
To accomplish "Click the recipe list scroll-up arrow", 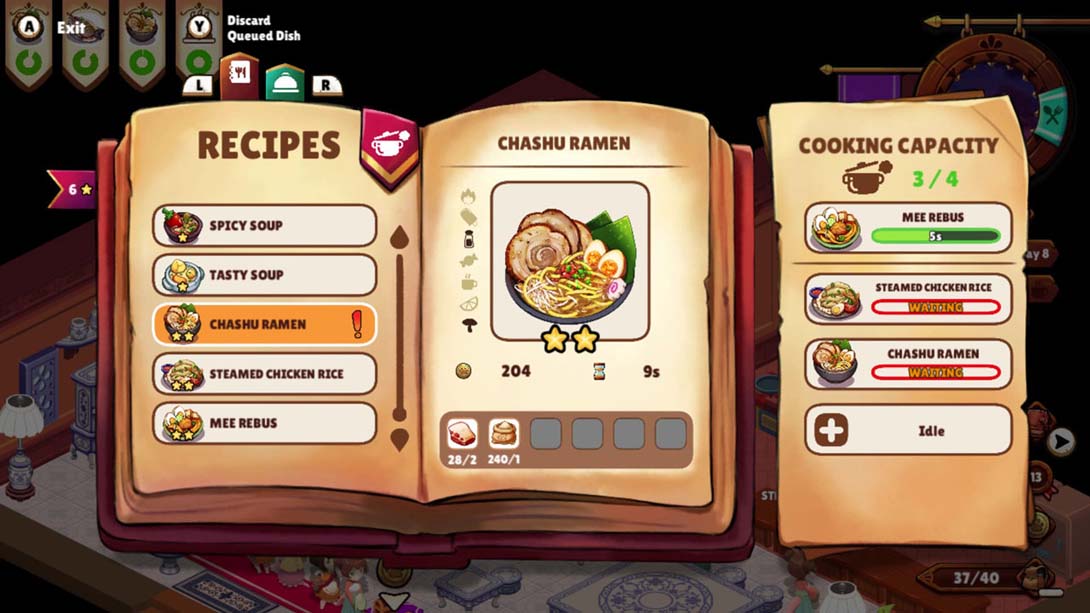I will click(x=399, y=238).
